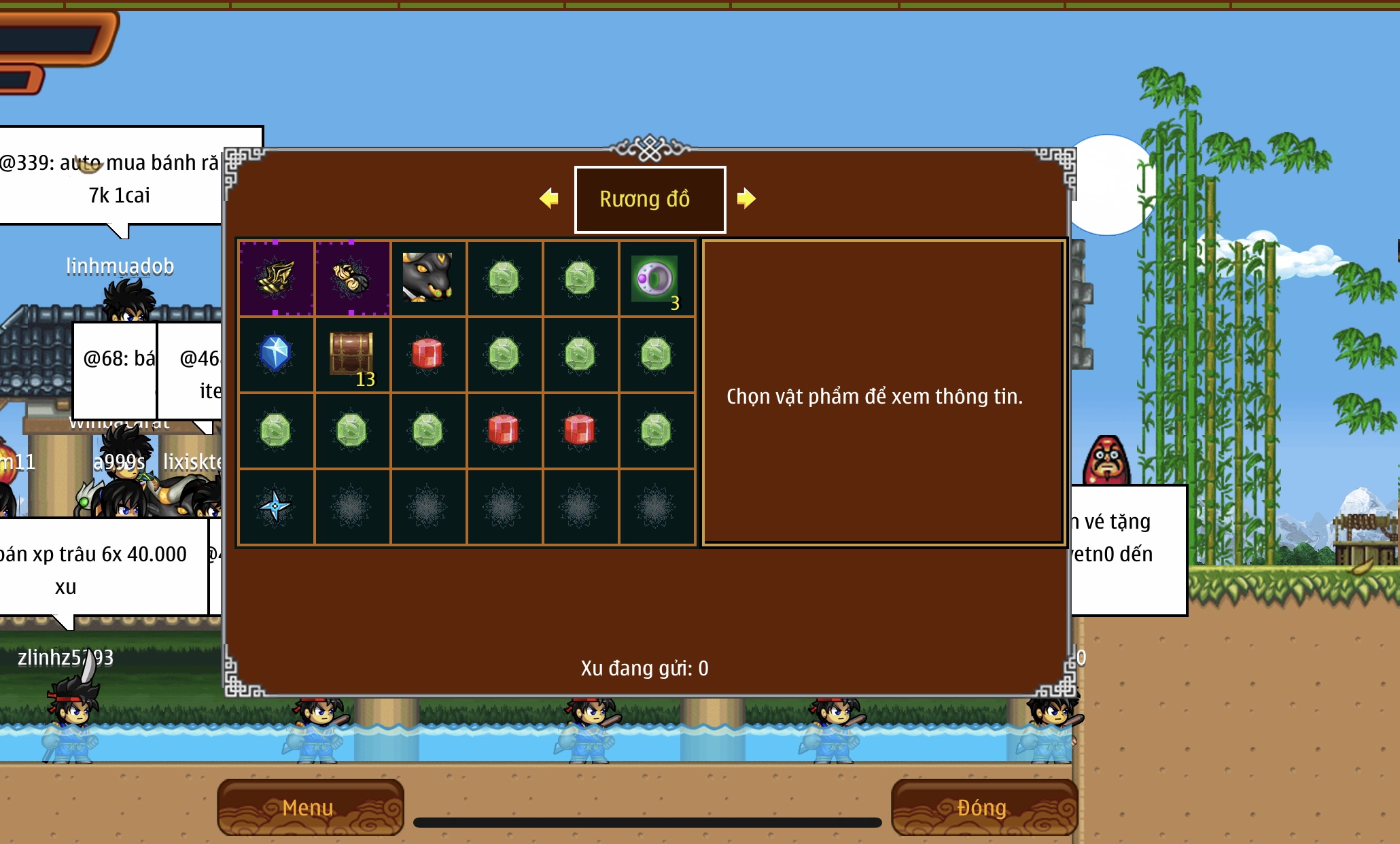Select the blue shuriken item
Image resolution: width=1400 pixels, height=844 pixels.
click(275, 506)
